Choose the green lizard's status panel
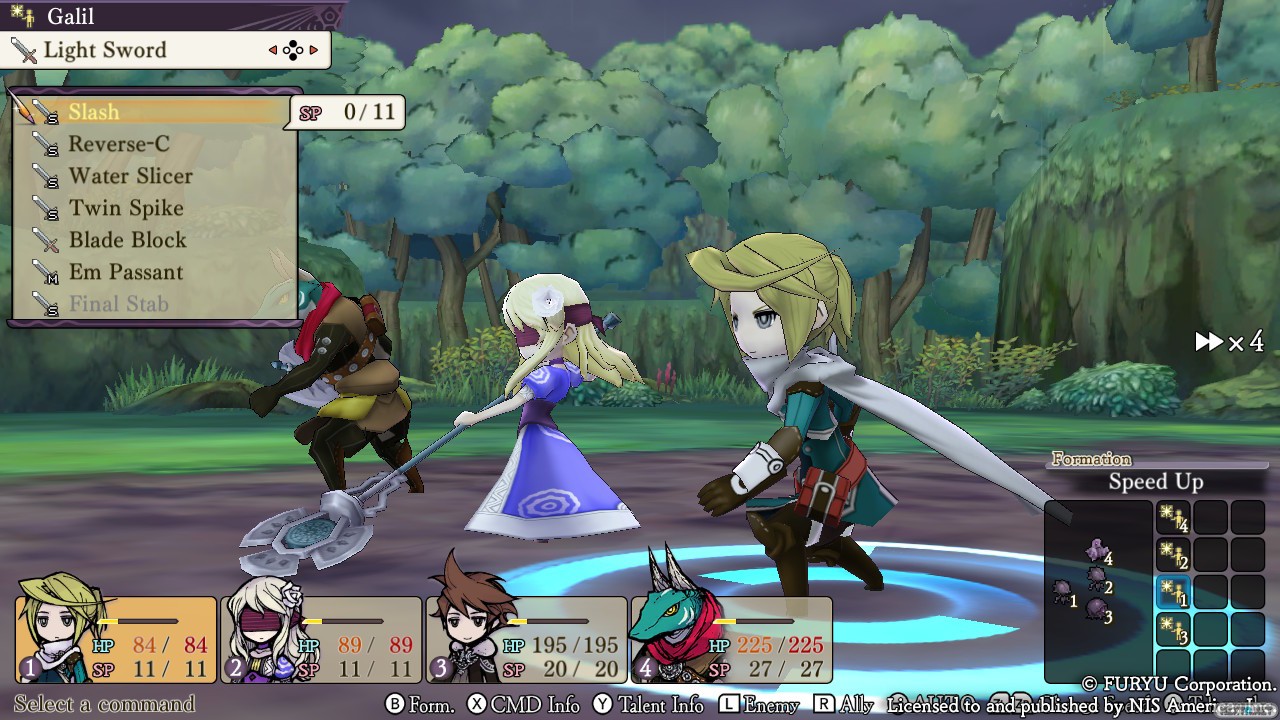The image size is (1280, 720). pos(731,640)
